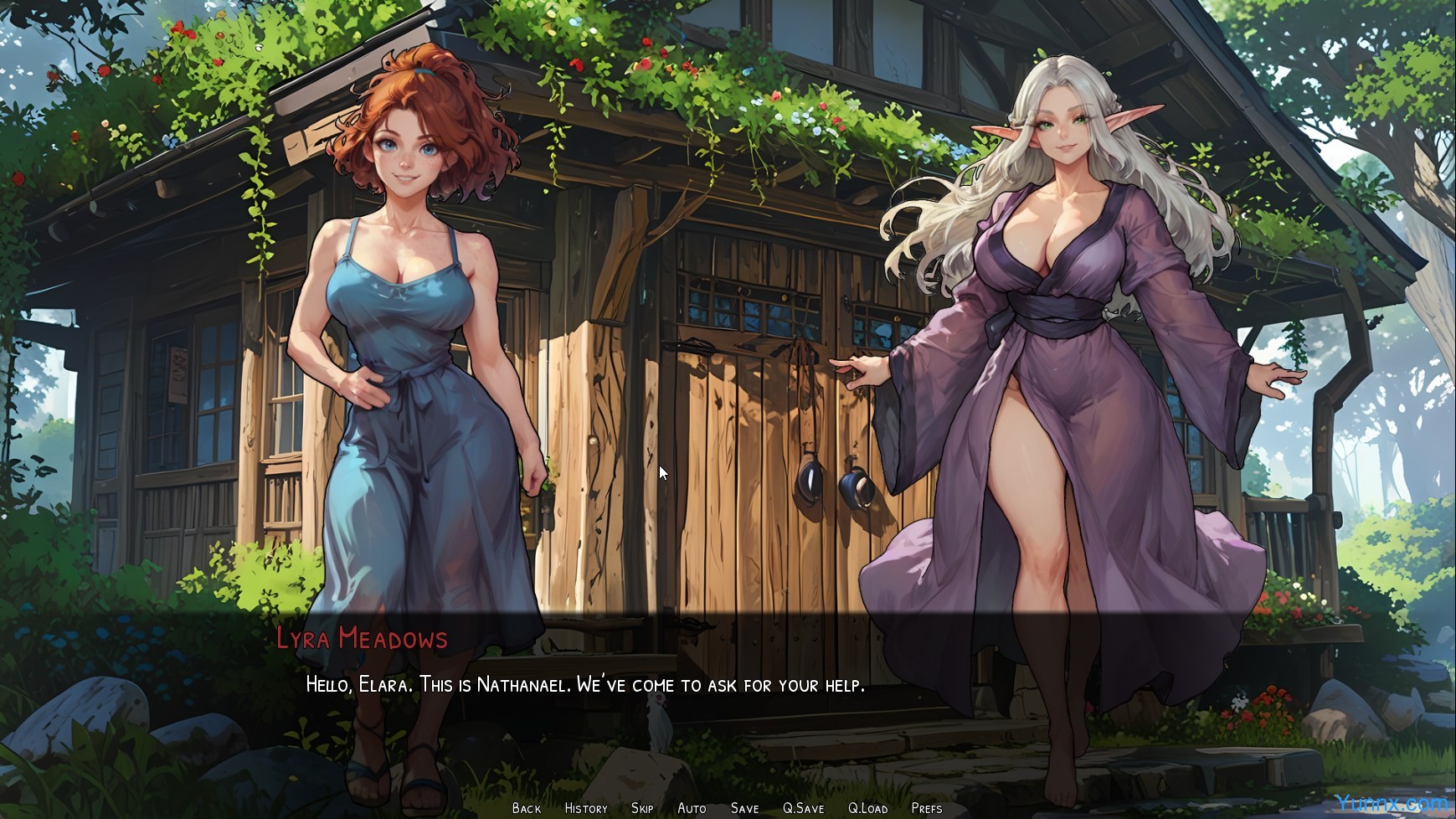This screenshot has width=1456, height=819.
Task: Quick save with Q.Save
Action: tap(803, 808)
